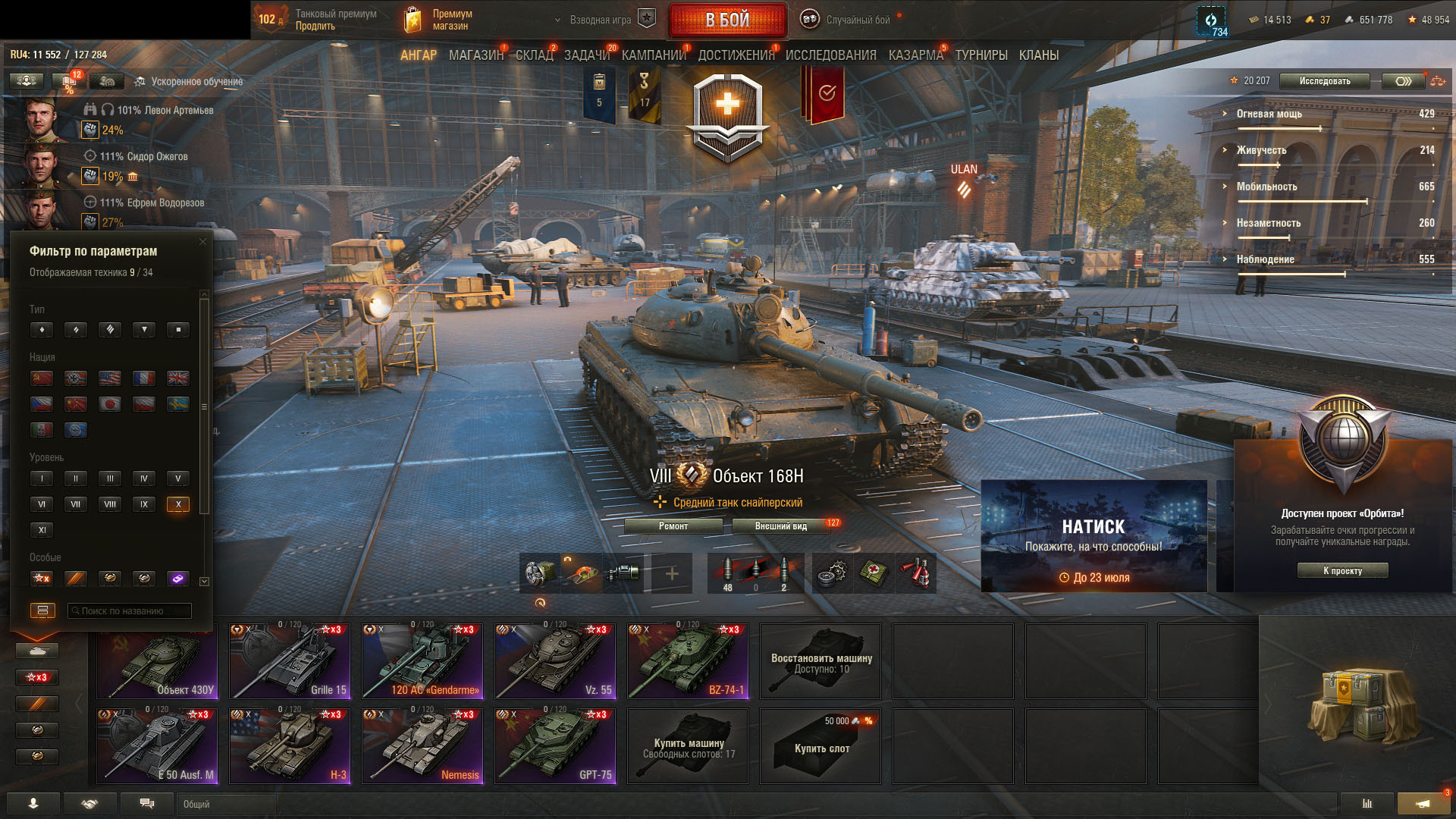Select the E 50 Ausf. M tank
1456x819 pixels.
click(x=158, y=746)
